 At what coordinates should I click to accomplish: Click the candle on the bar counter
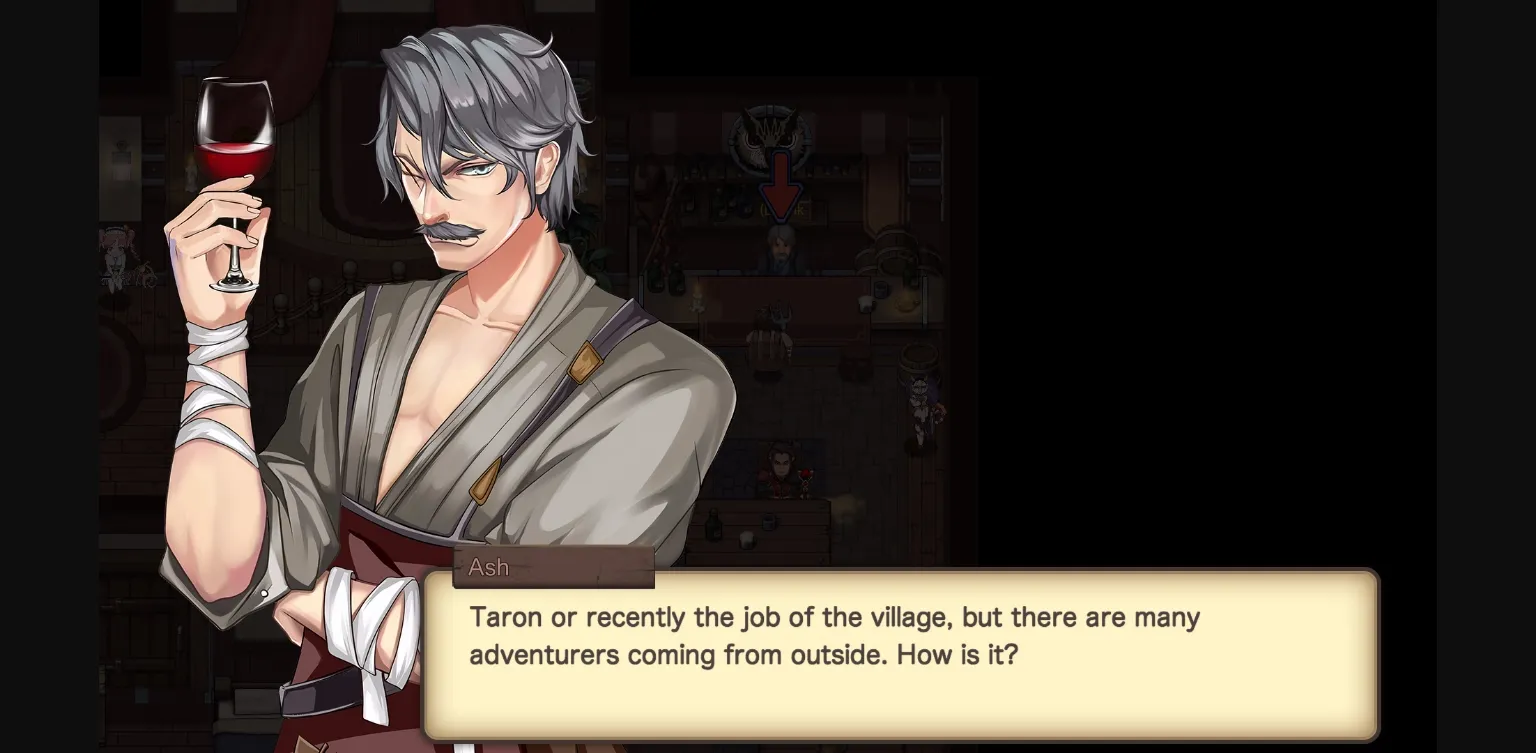tap(697, 298)
